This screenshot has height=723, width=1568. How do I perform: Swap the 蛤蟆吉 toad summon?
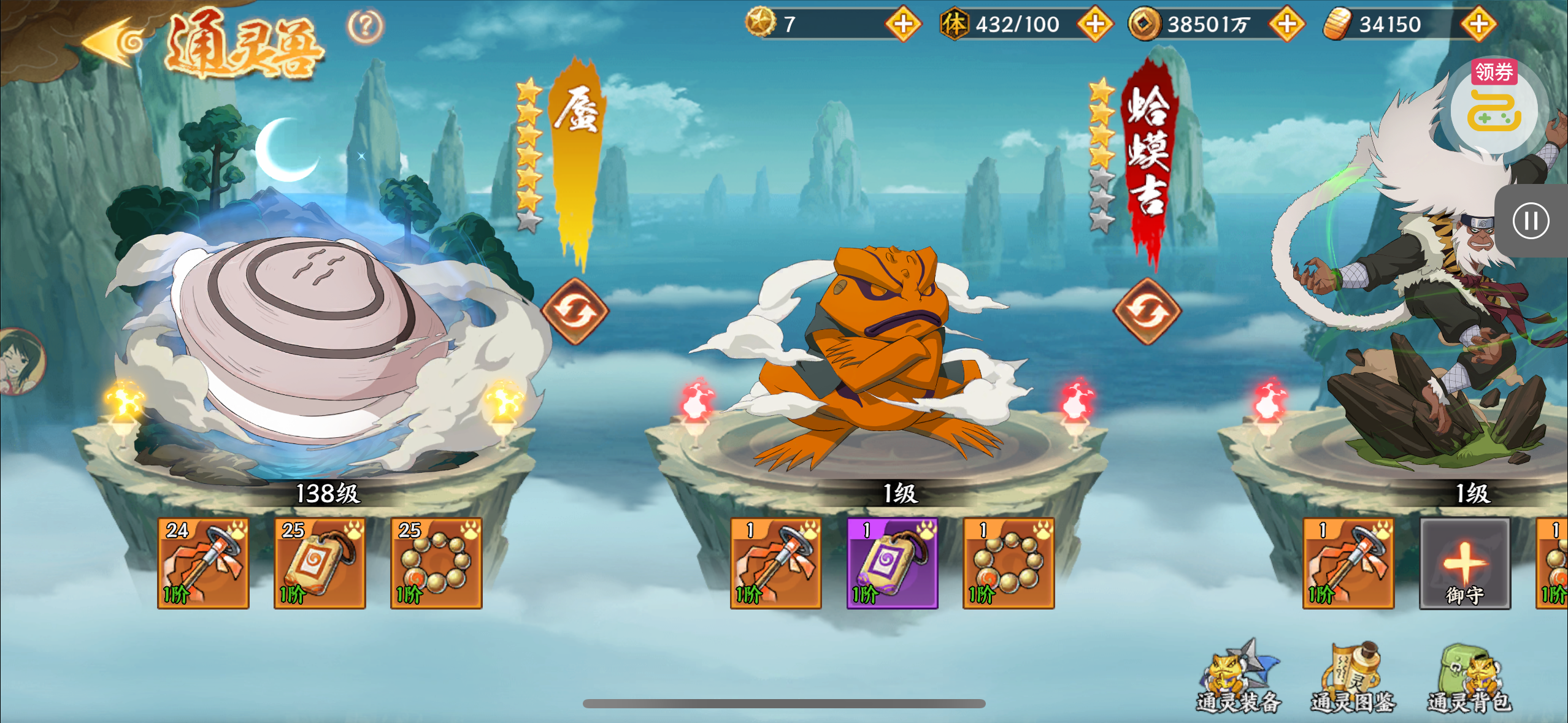[1147, 311]
